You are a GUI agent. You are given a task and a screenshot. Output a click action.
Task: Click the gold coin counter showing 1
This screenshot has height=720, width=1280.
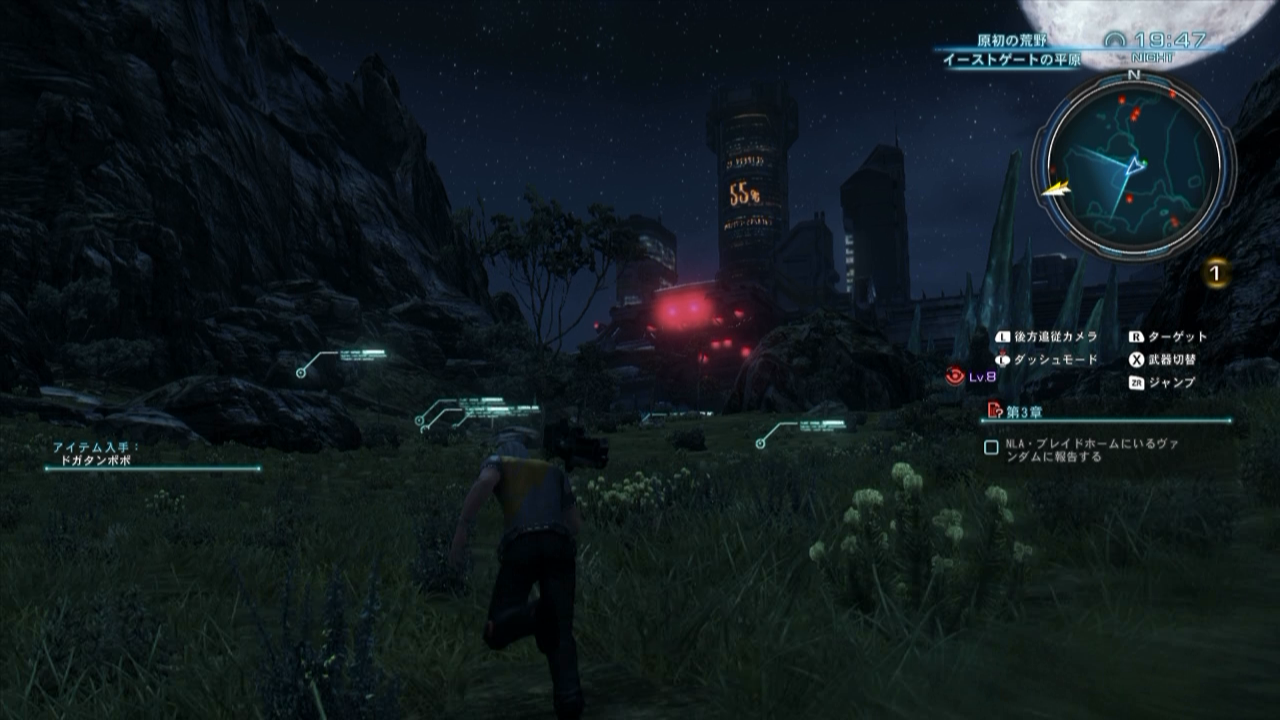pos(1219,270)
